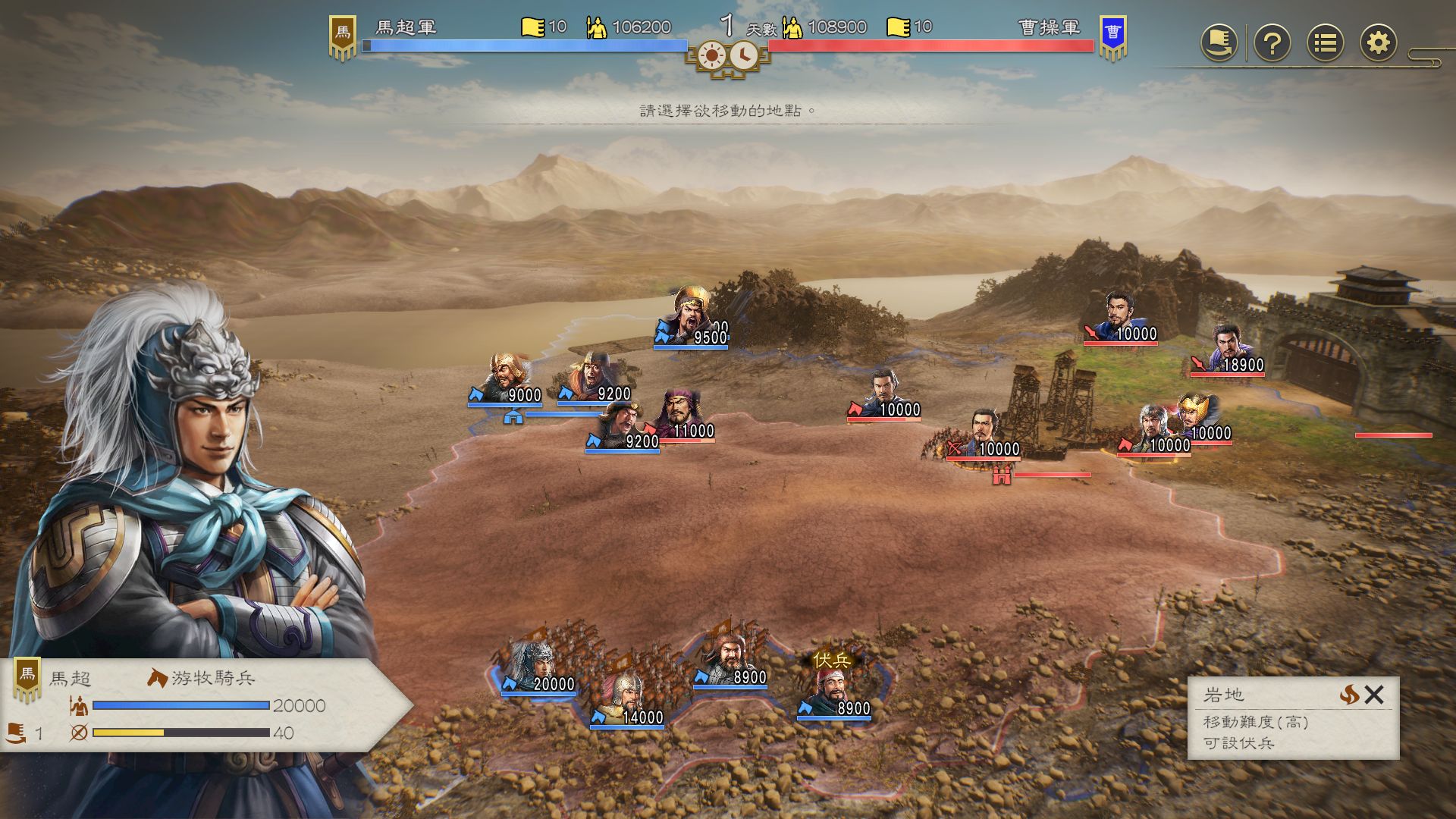This screenshot has height=819, width=1456.
Task: Open the list menu button
Action: (x=1325, y=42)
